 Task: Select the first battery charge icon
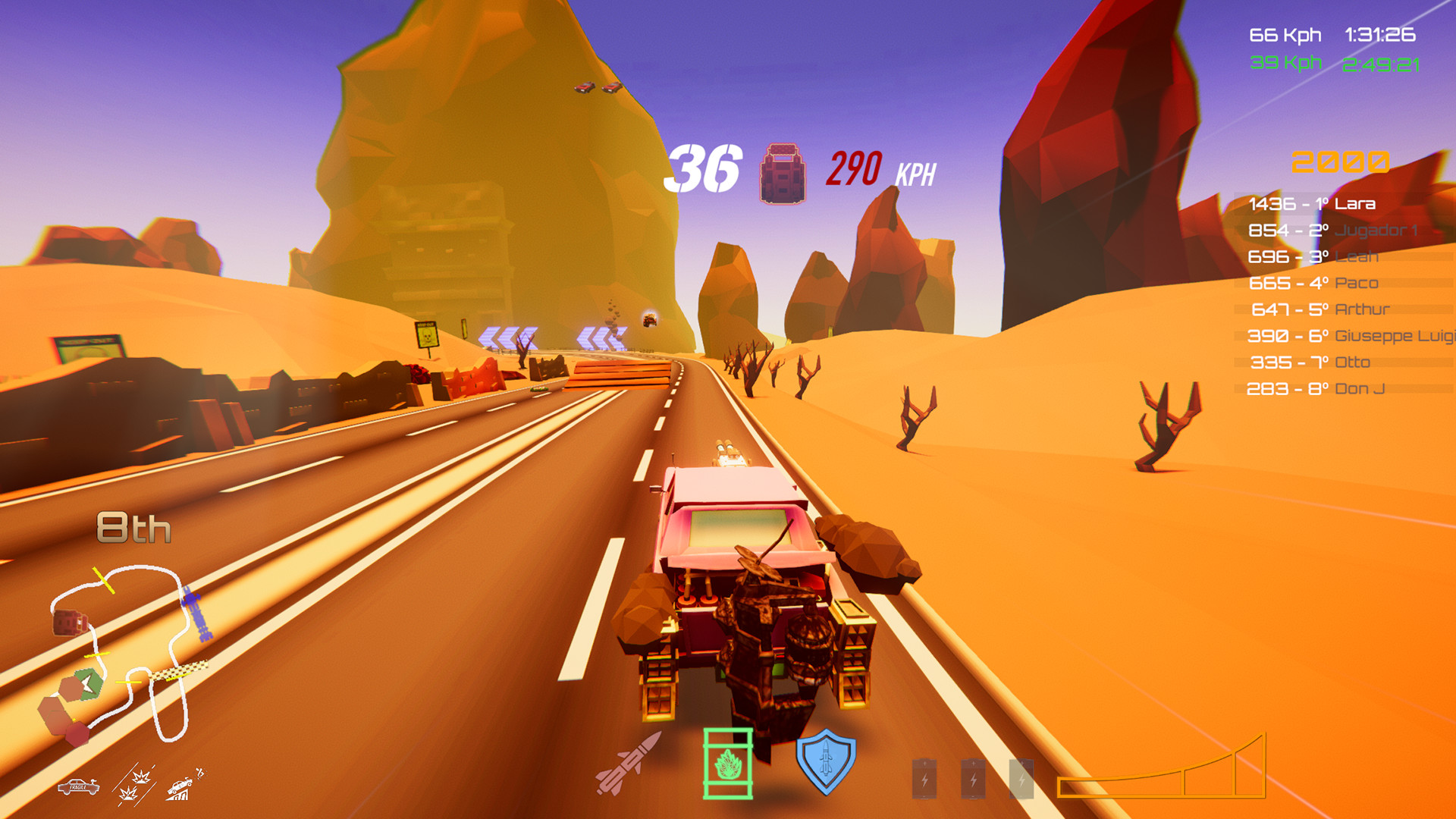(925, 777)
